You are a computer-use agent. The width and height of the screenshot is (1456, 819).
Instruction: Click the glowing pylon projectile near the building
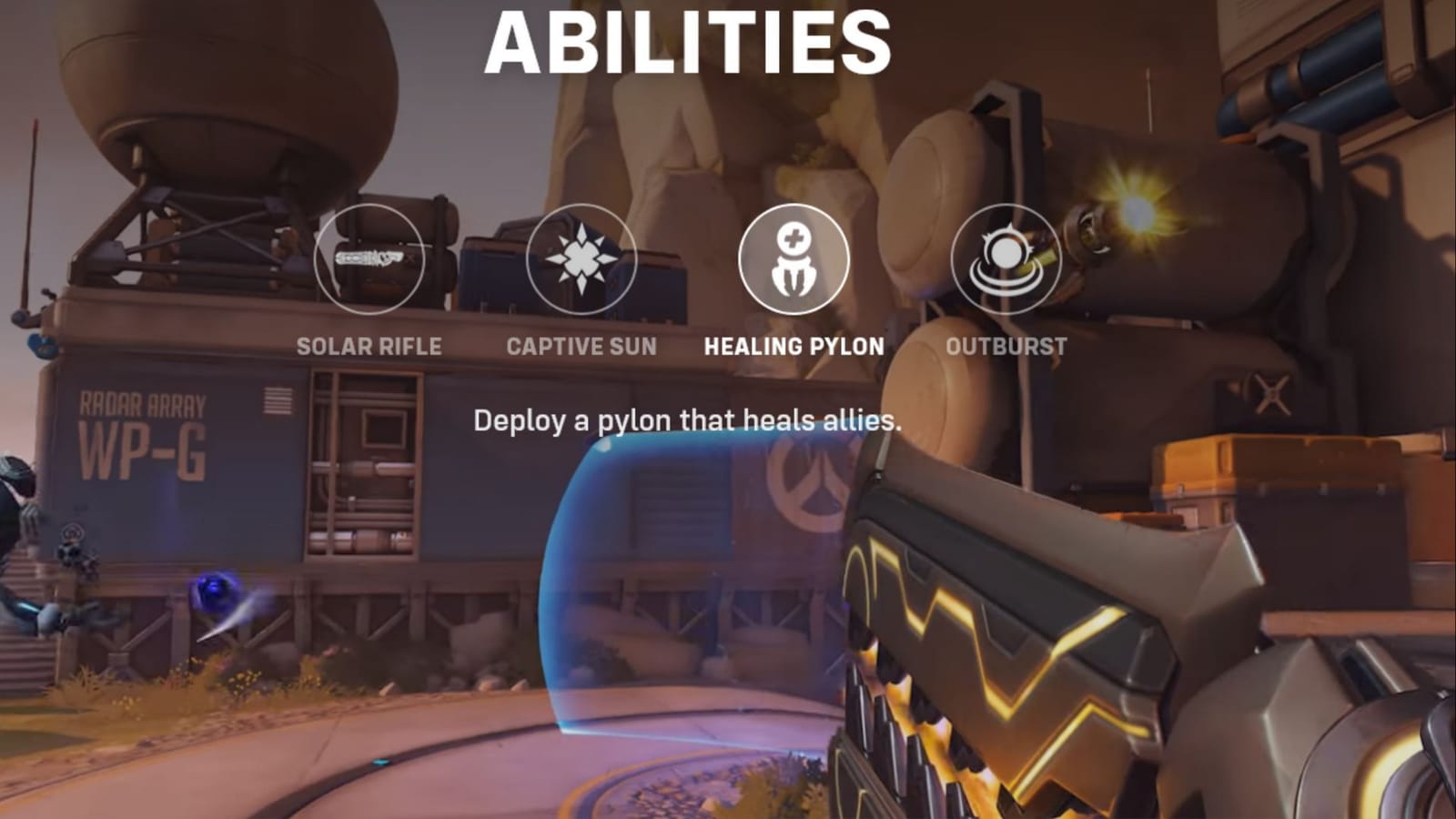(216, 593)
